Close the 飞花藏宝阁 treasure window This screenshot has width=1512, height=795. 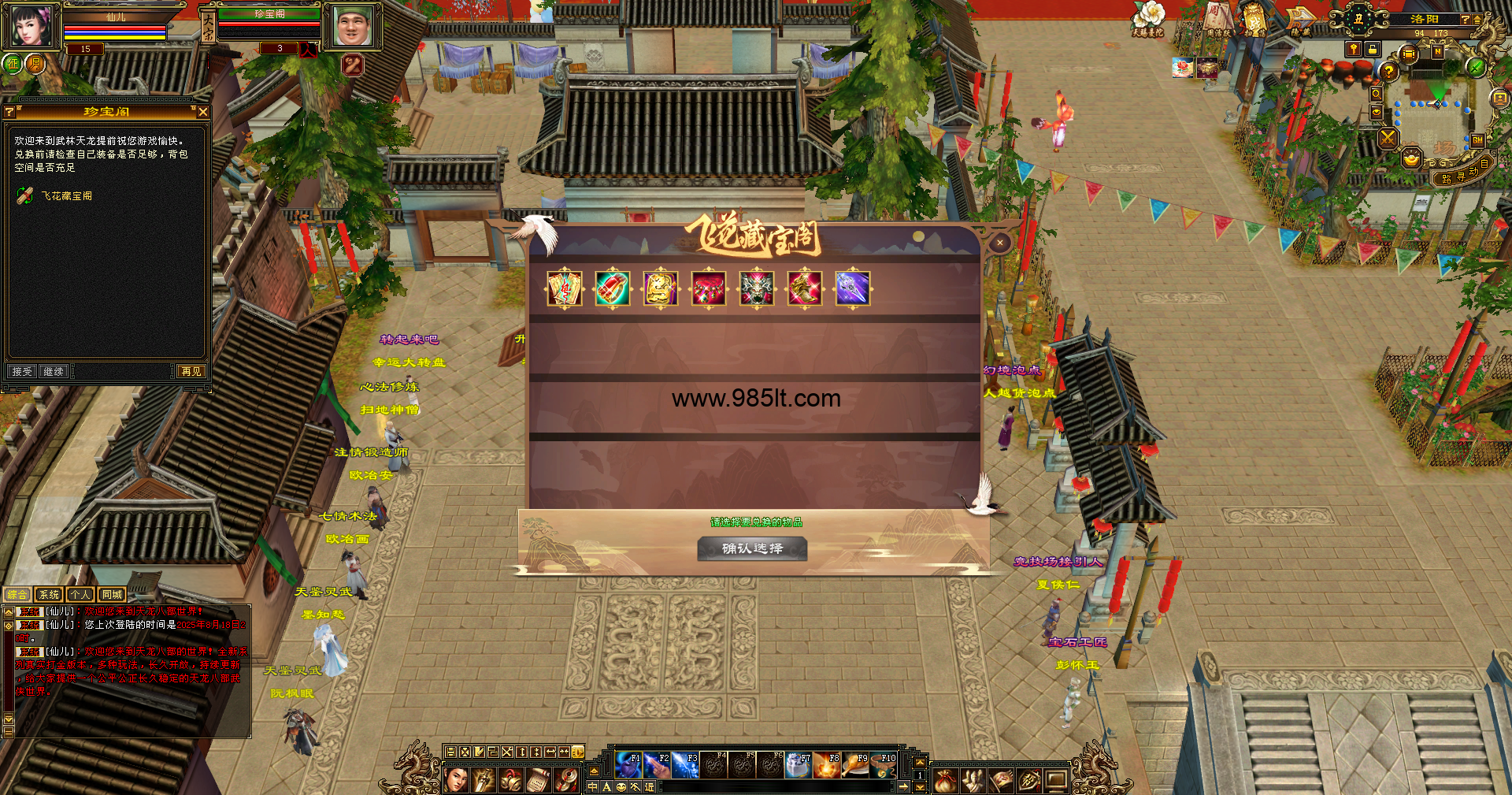(999, 243)
